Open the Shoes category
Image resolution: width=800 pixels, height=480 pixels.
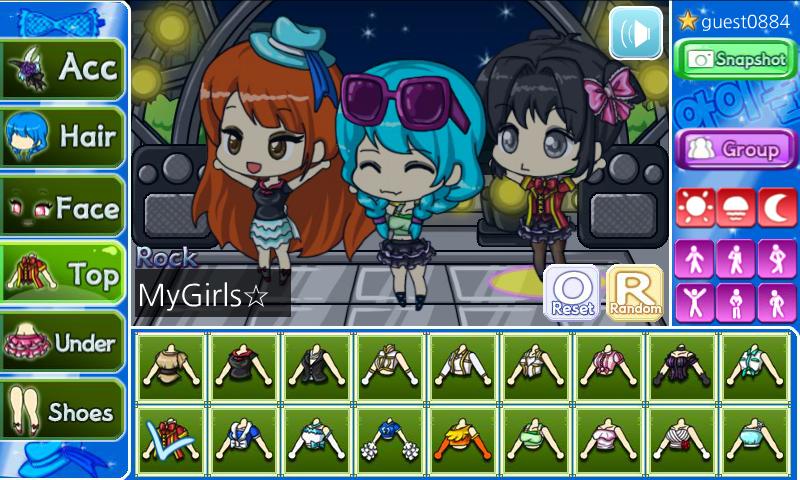64,411
